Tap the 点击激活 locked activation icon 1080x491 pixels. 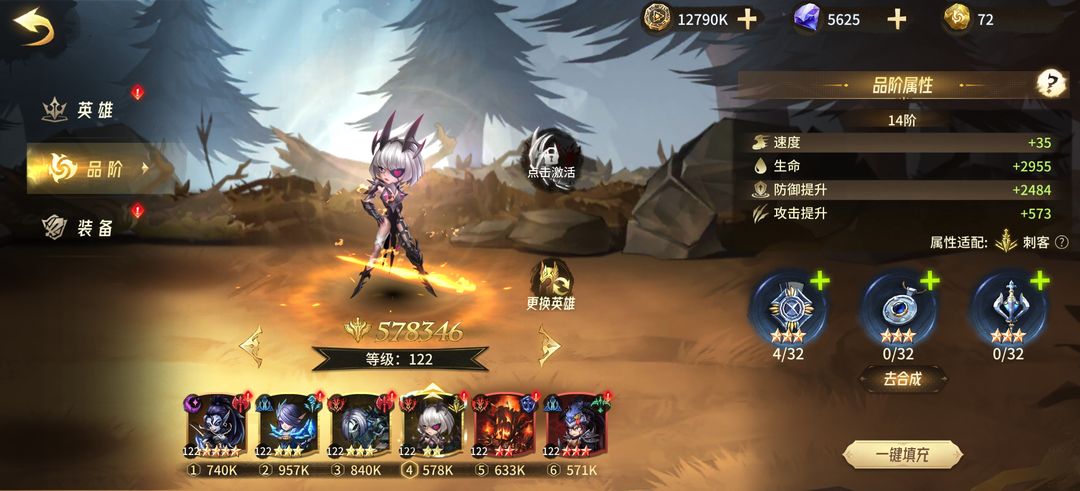pyautogui.click(x=551, y=155)
